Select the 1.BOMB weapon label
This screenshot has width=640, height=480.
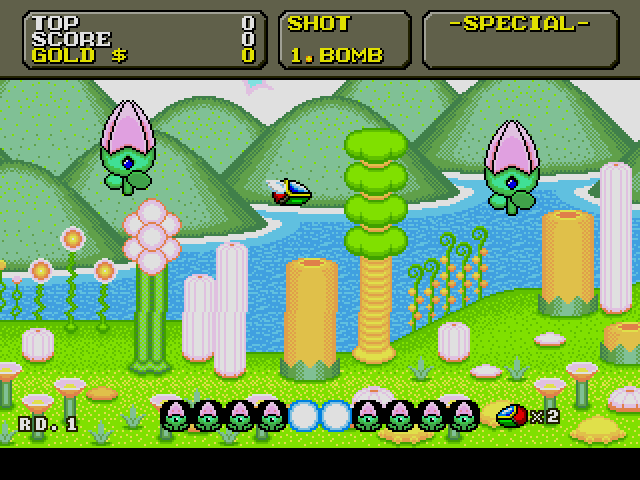pos(336,55)
